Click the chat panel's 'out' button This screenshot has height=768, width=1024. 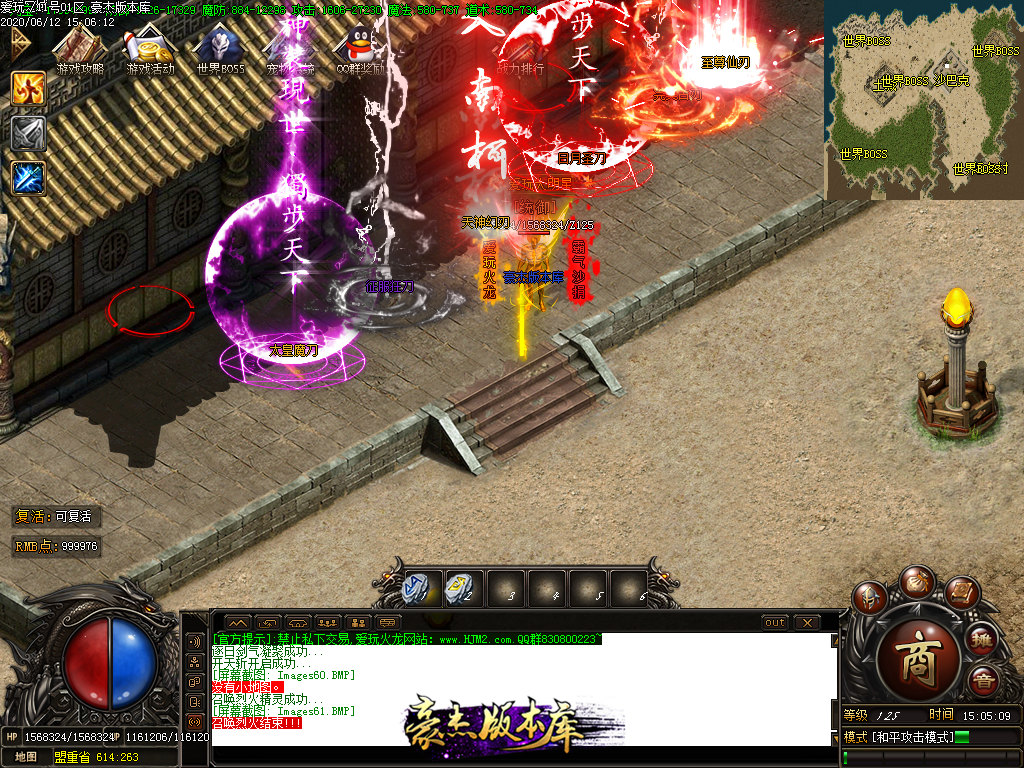pos(775,622)
